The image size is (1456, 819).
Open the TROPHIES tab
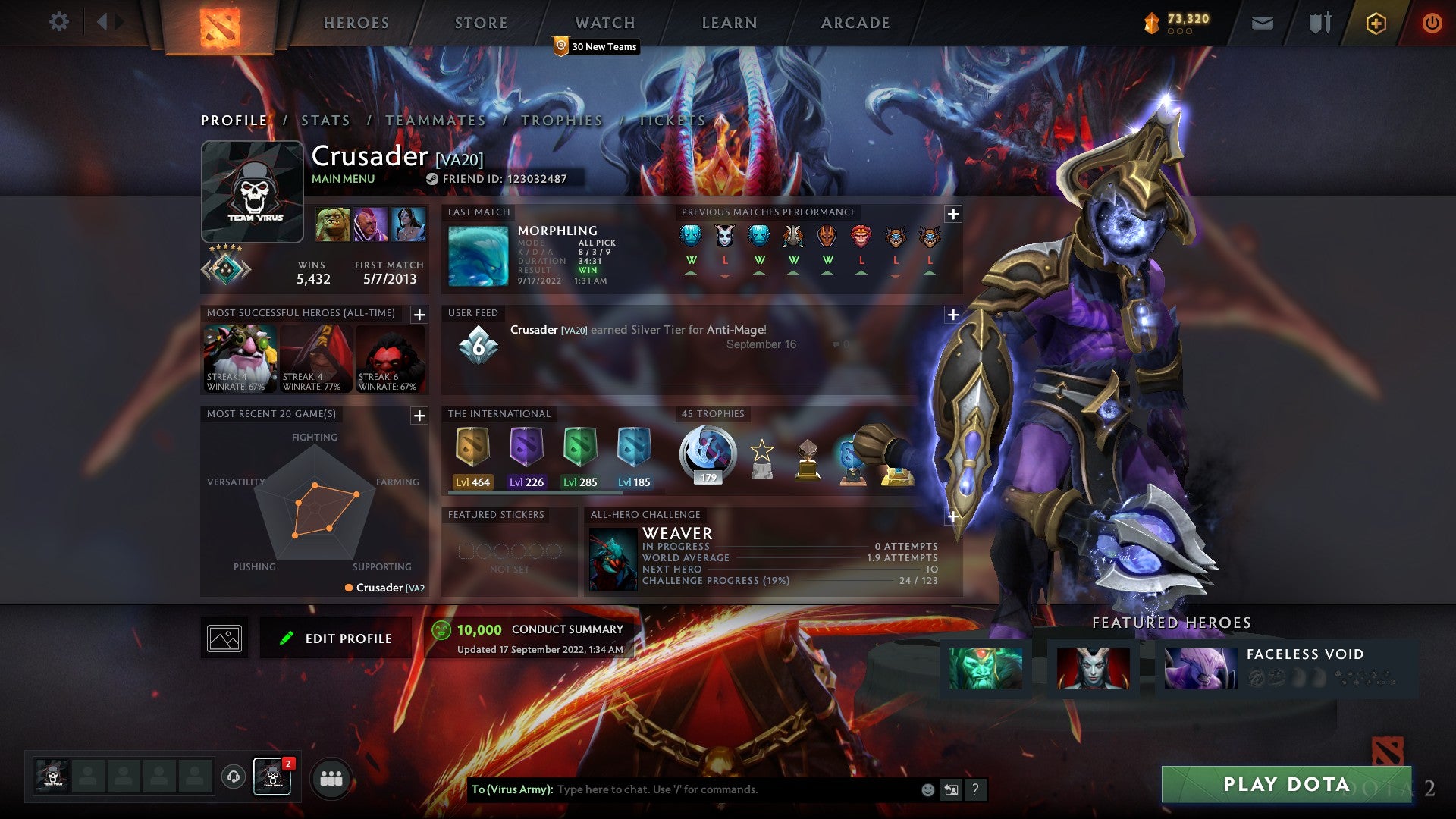coord(561,120)
